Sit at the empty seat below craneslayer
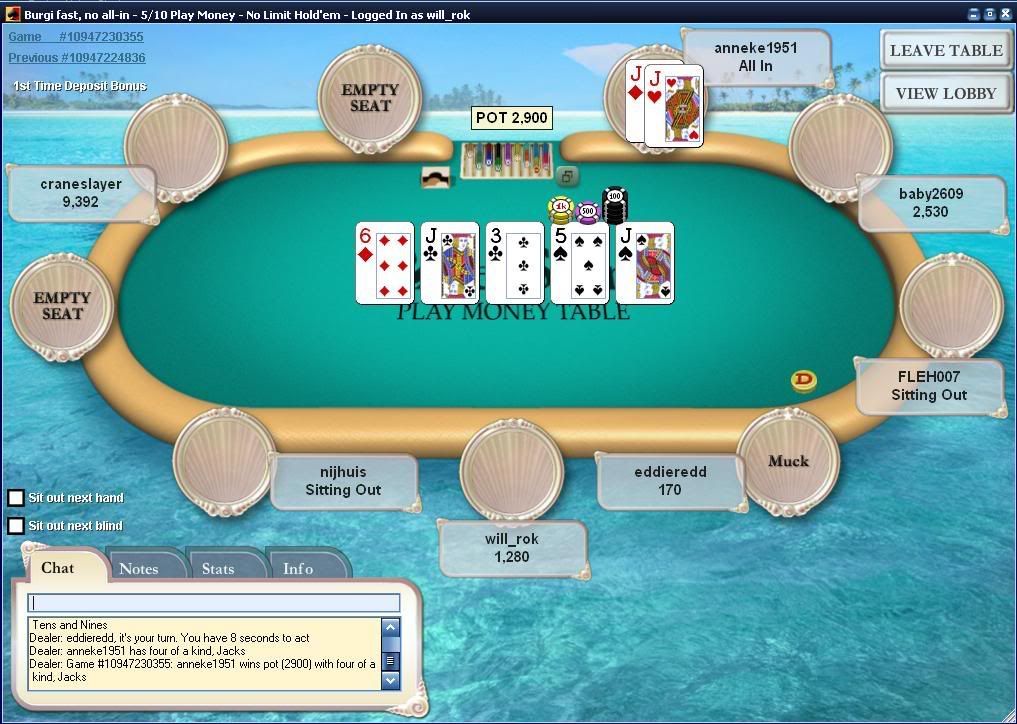Screen dimensions: 1017x724 click(62, 305)
